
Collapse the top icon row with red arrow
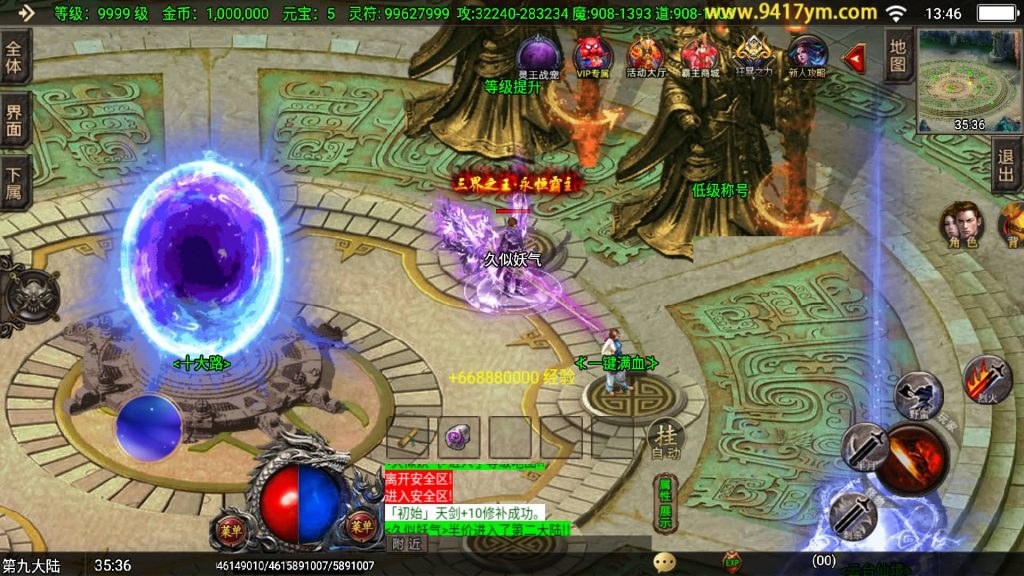(855, 58)
